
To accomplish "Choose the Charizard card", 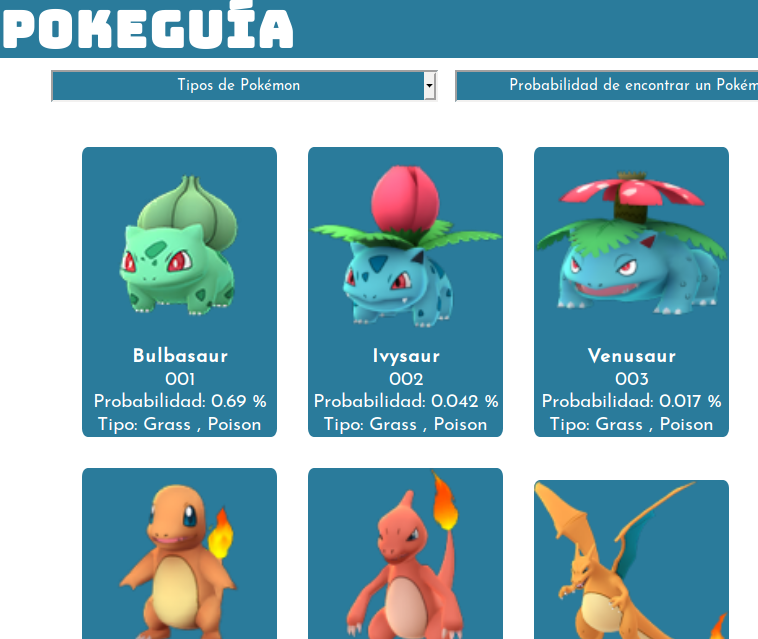I will [x=631, y=560].
